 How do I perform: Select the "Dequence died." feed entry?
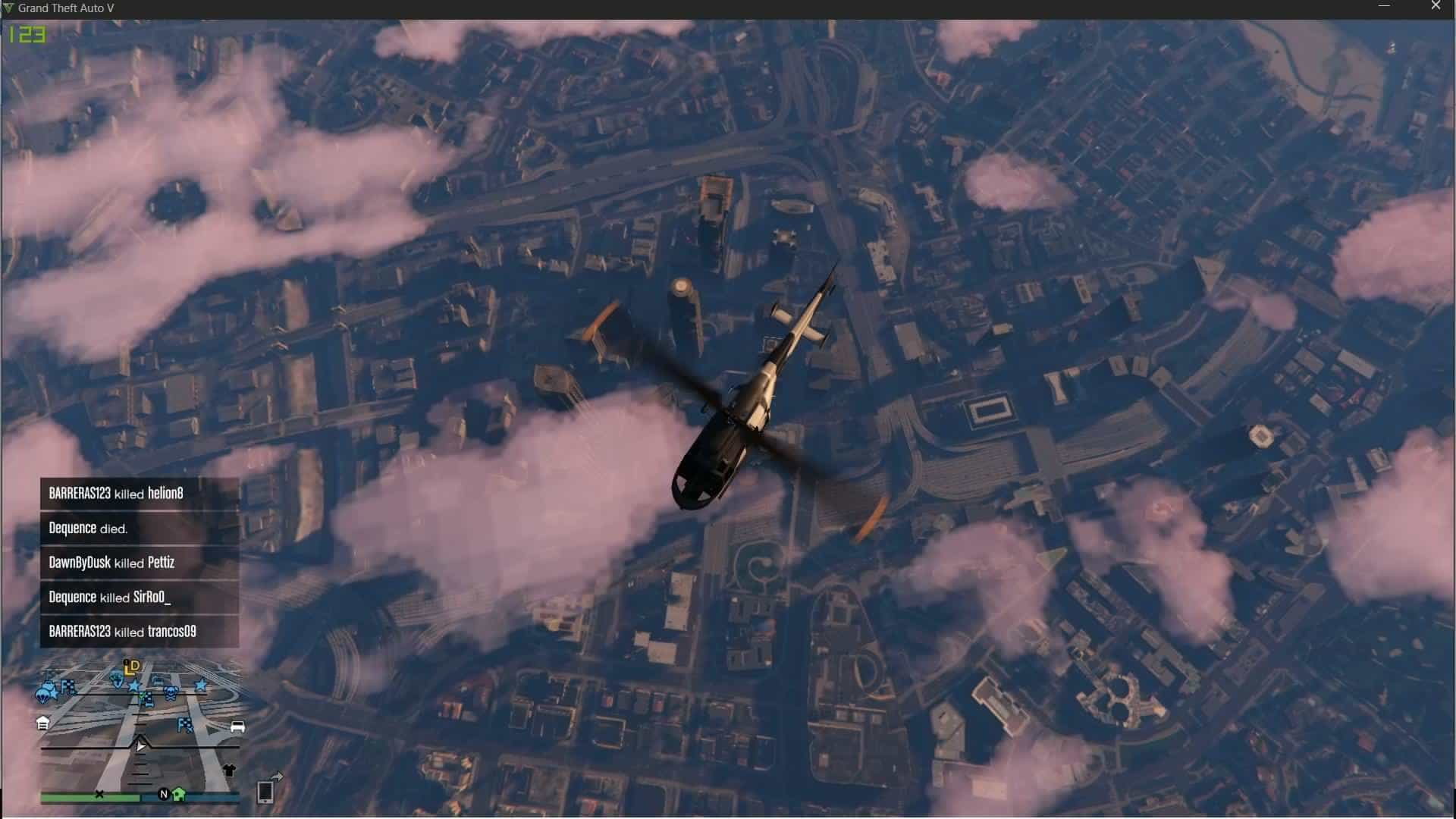[x=140, y=529]
